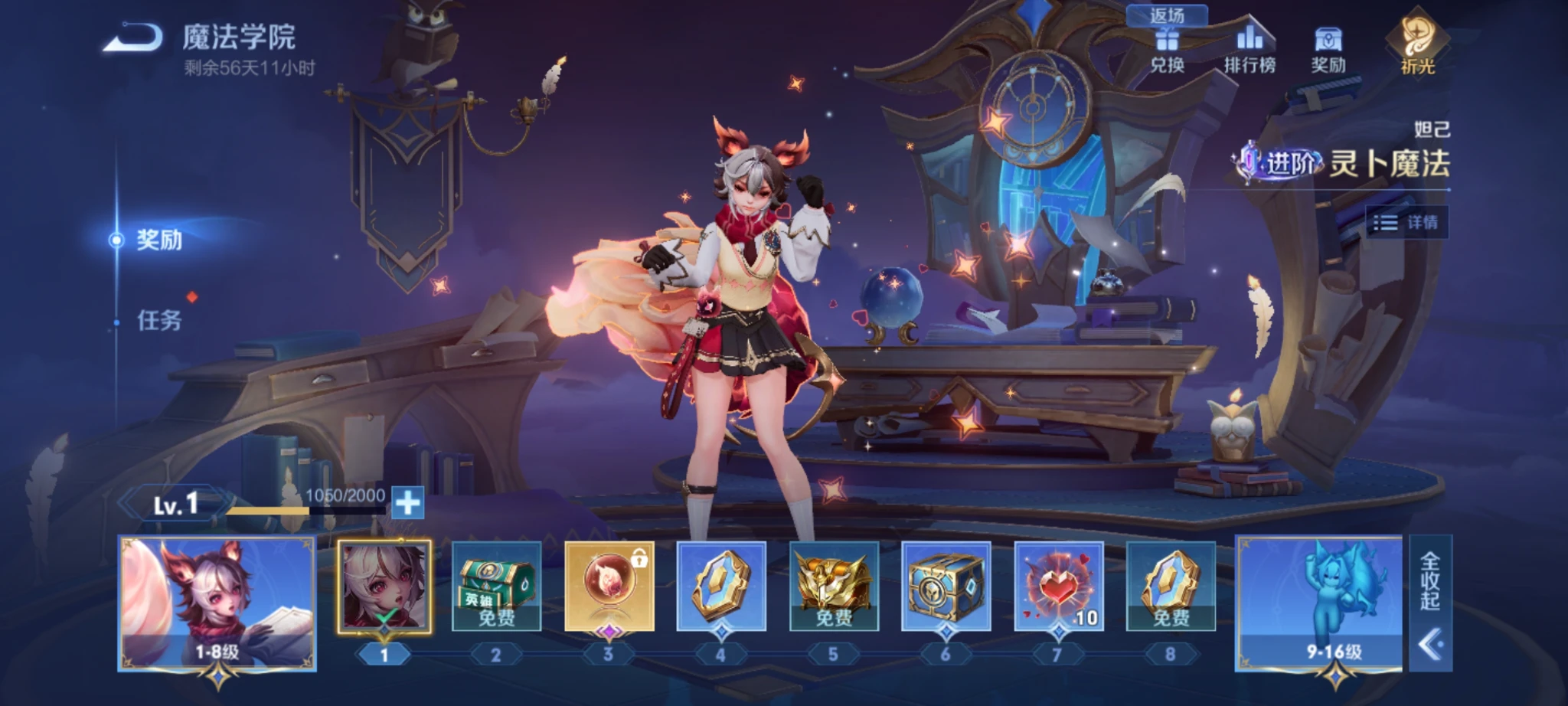Switch to the 任务 tasks tab
Image resolution: width=1568 pixels, height=706 pixels.
(x=159, y=320)
